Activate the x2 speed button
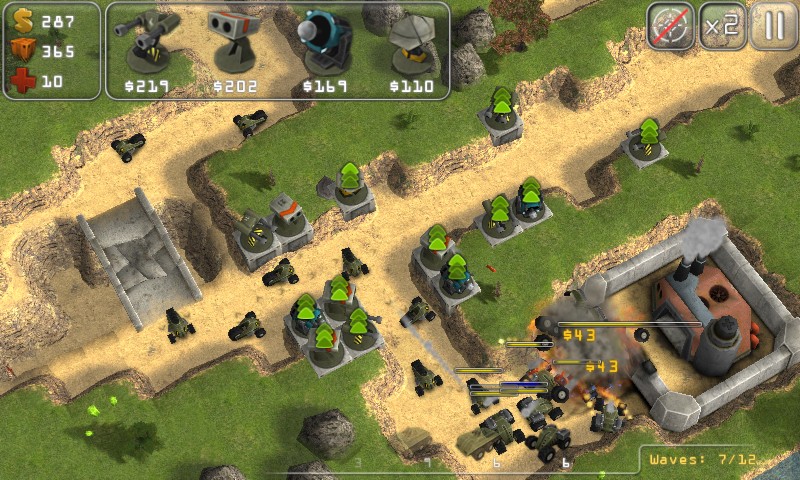 click(x=720, y=26)
